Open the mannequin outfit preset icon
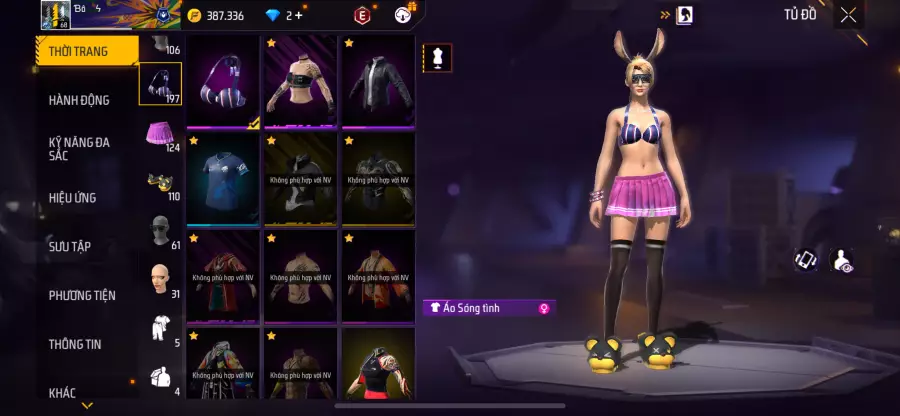900x416 pixels. pyautogui.click(x=435, y=58)
